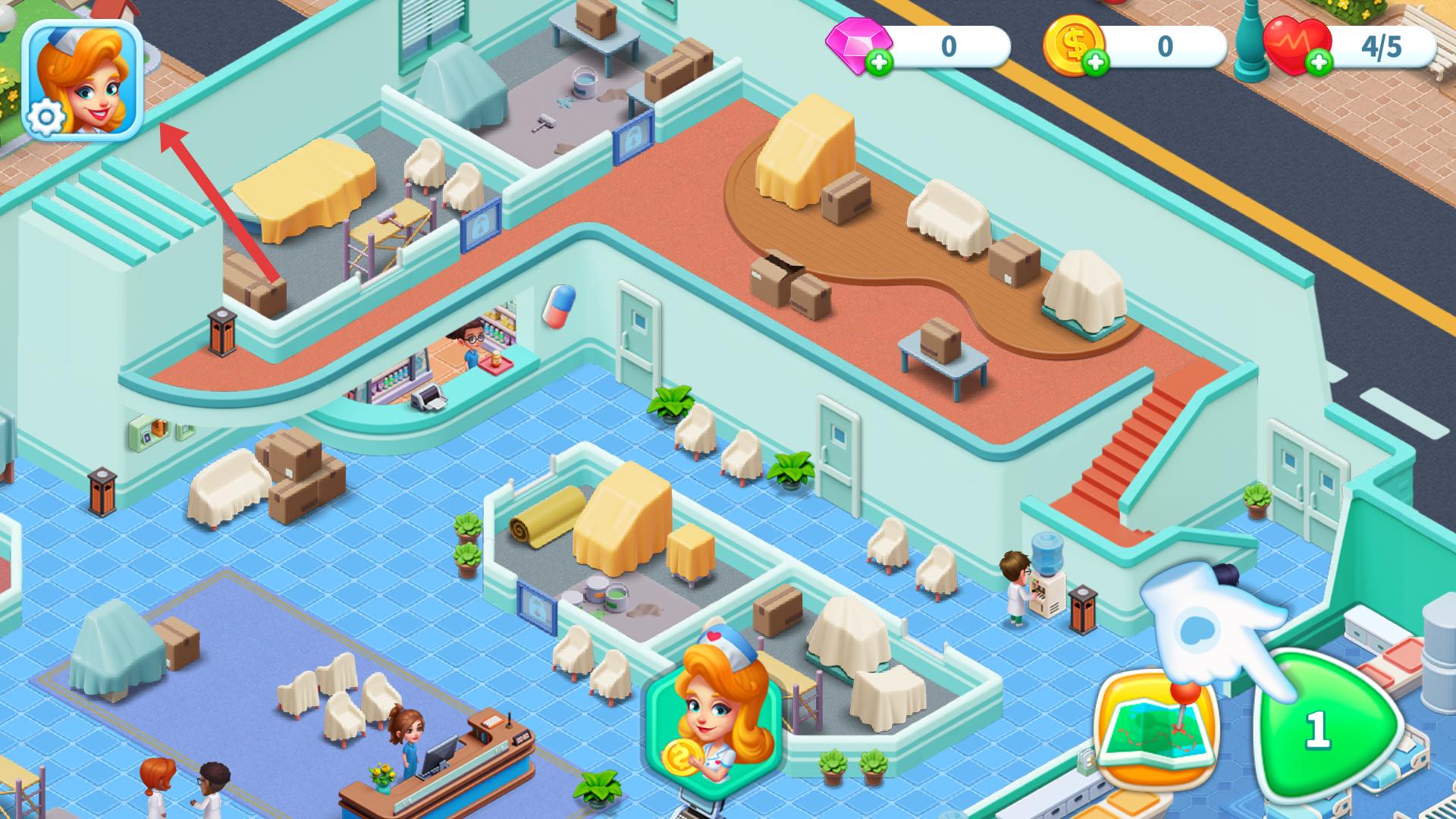
Task: Add more gold coins
Action: (x=1095, y=63)
